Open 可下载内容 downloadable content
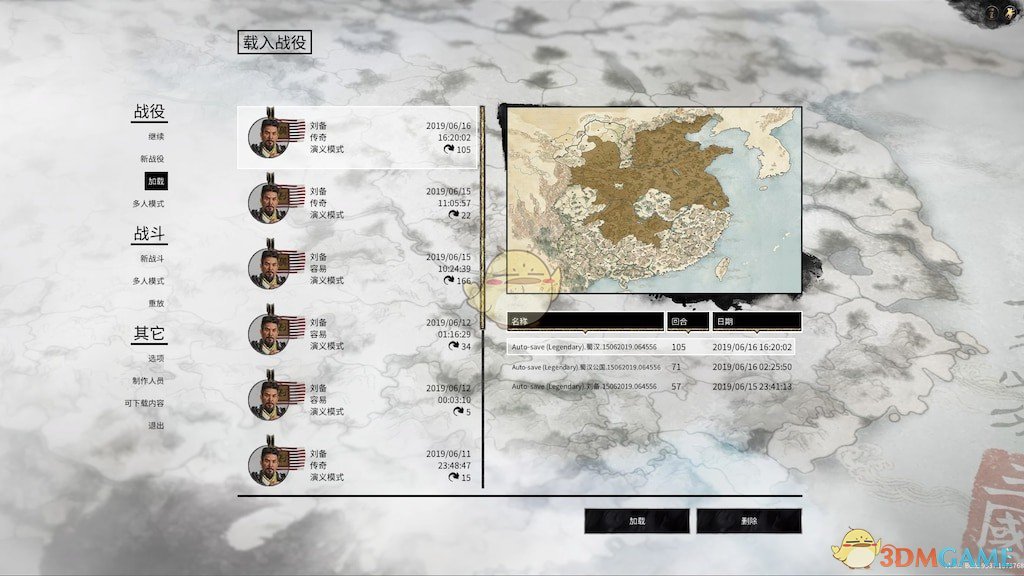This screenshot has height=576, width=1024. tap(144, 403)
